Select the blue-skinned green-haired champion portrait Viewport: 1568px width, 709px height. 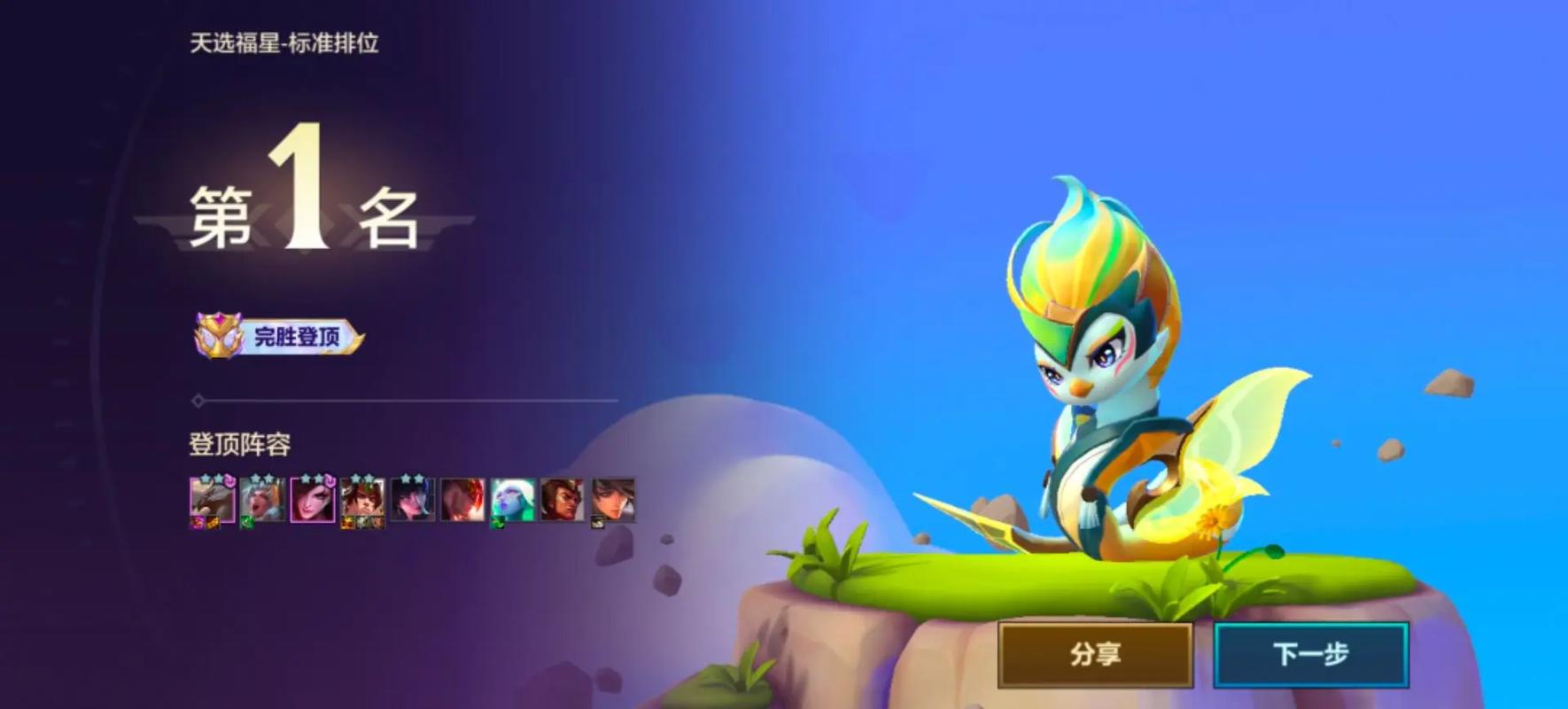tap(513, 501)
